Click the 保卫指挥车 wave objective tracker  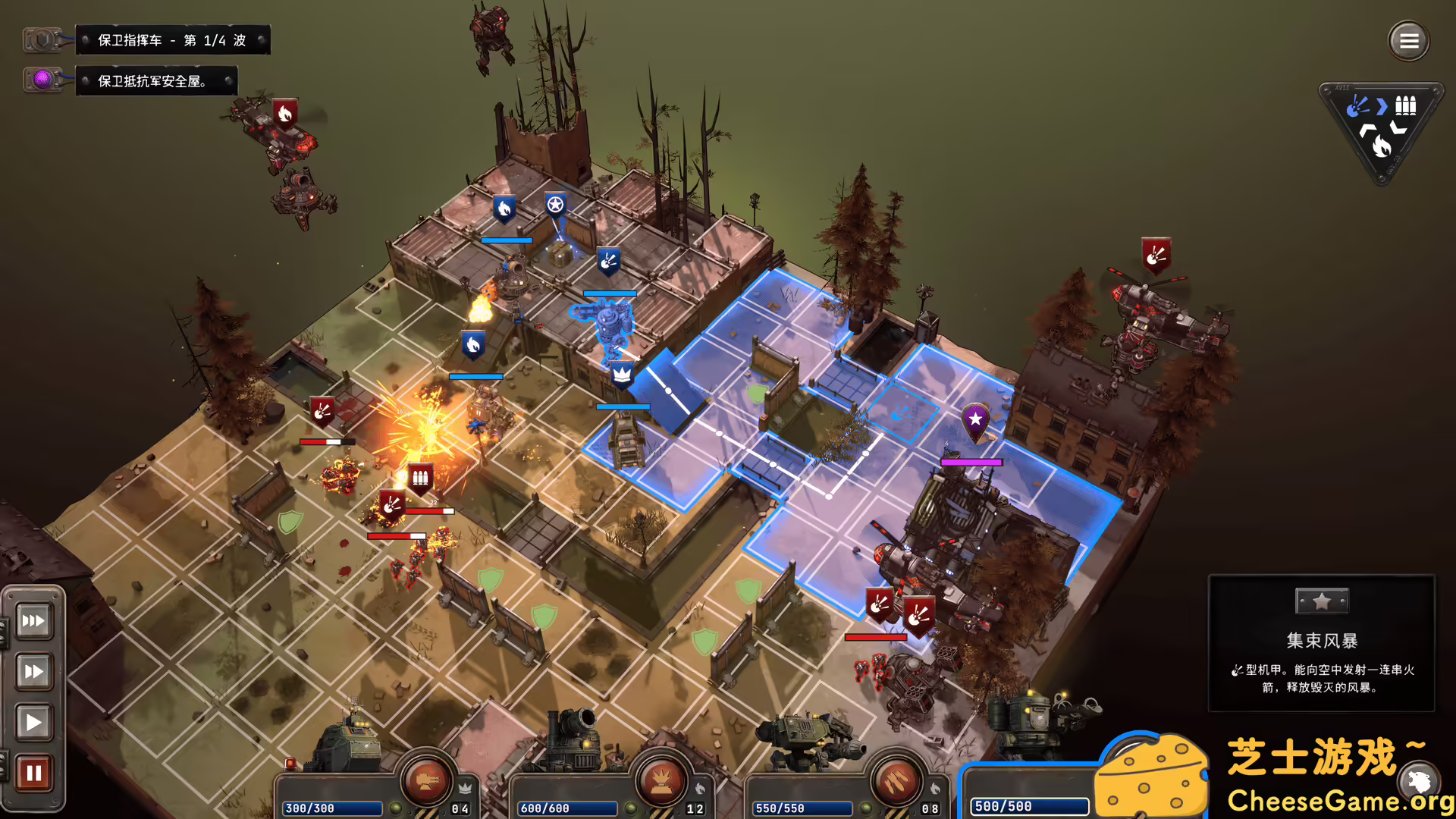click(x=172, y=40)
